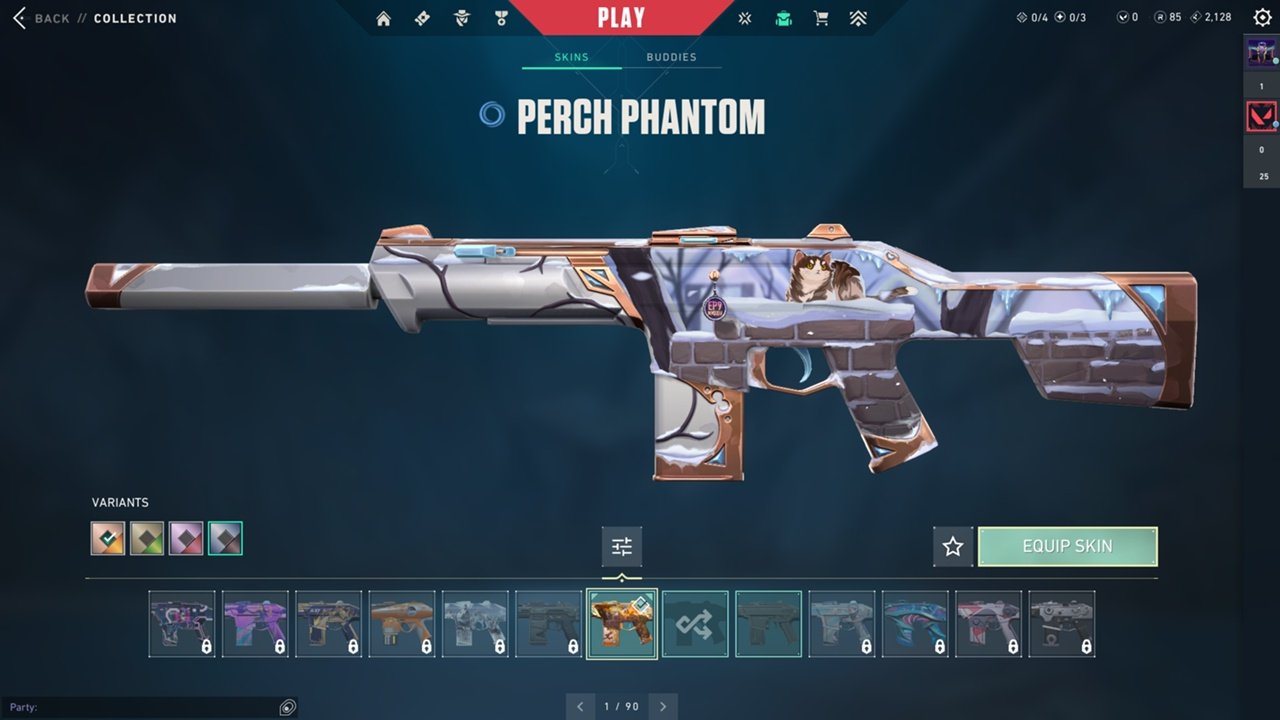The width and height of the screenshot is (1280, 720).
Task: Switch to the Buddies tab
Action: [x=671, y=57]
